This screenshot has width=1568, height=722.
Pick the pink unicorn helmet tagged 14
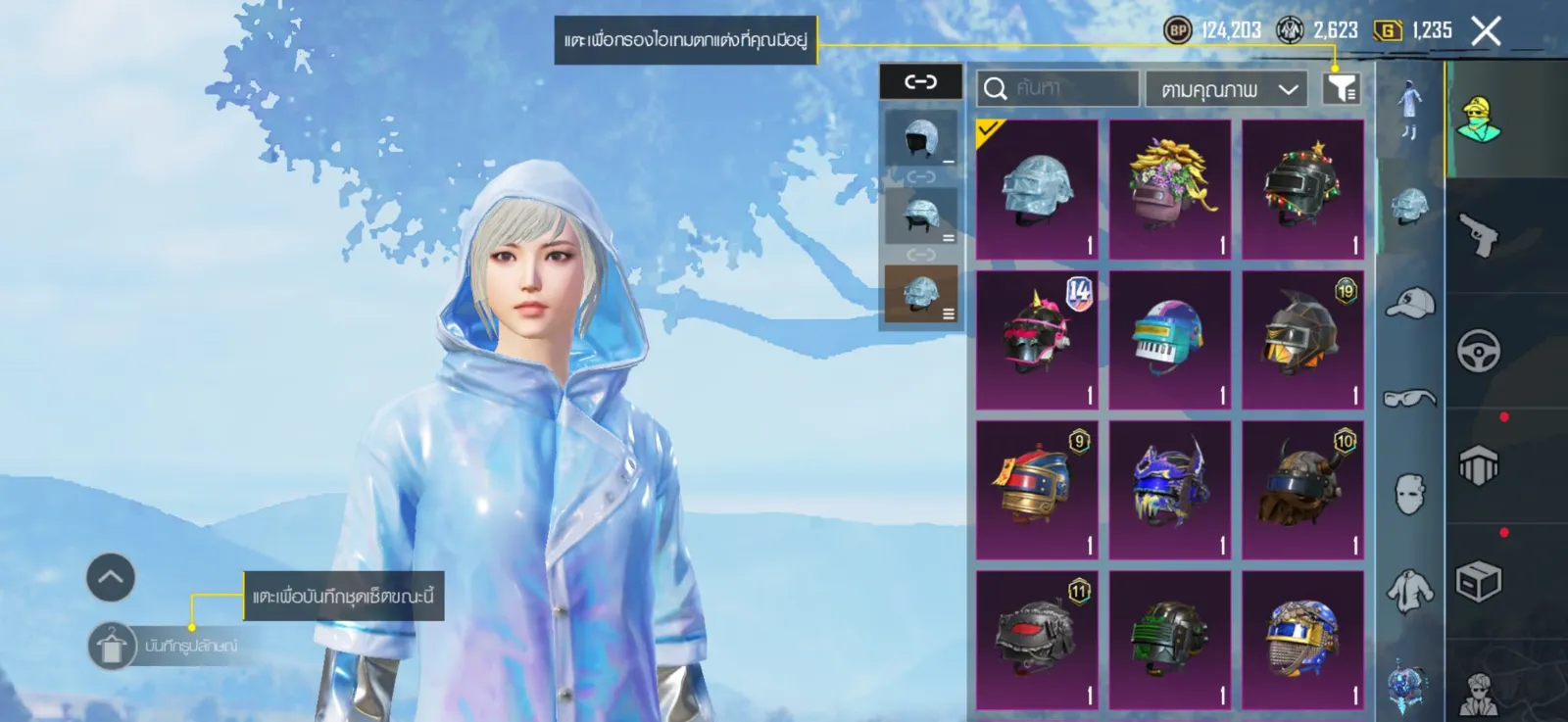(1037, 340)
